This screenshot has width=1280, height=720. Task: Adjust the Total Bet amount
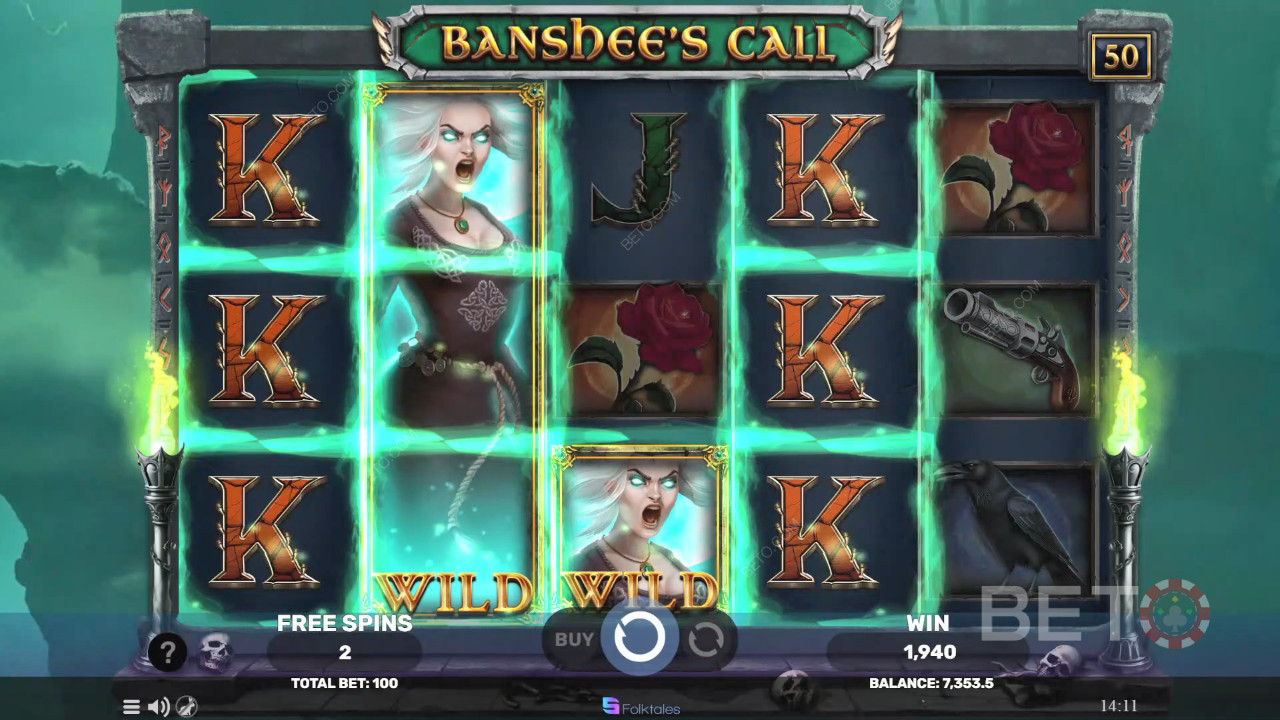[x=344, y=683]
